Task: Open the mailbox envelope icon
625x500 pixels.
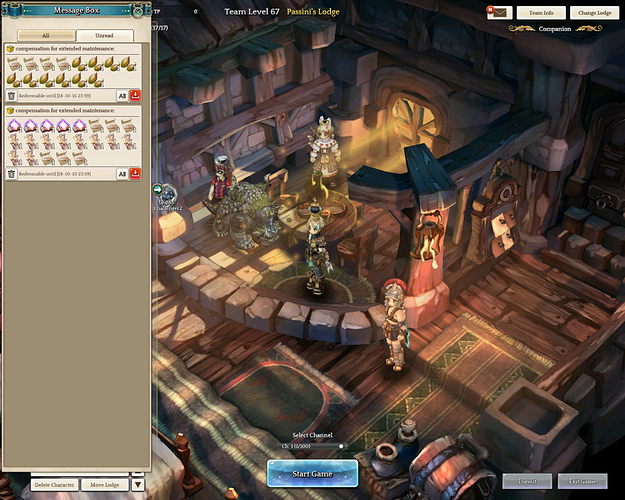Action: point(498,12)
